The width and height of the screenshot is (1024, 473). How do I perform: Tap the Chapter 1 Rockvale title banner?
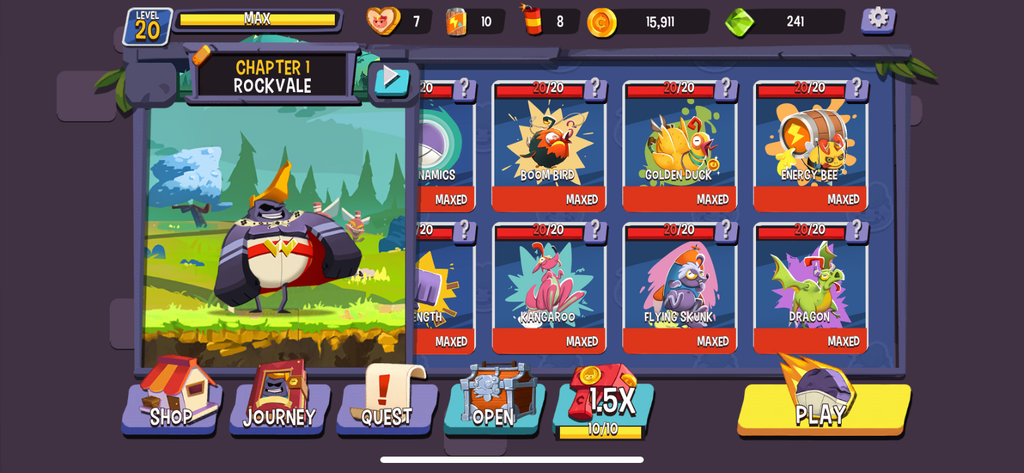(273, 76)
